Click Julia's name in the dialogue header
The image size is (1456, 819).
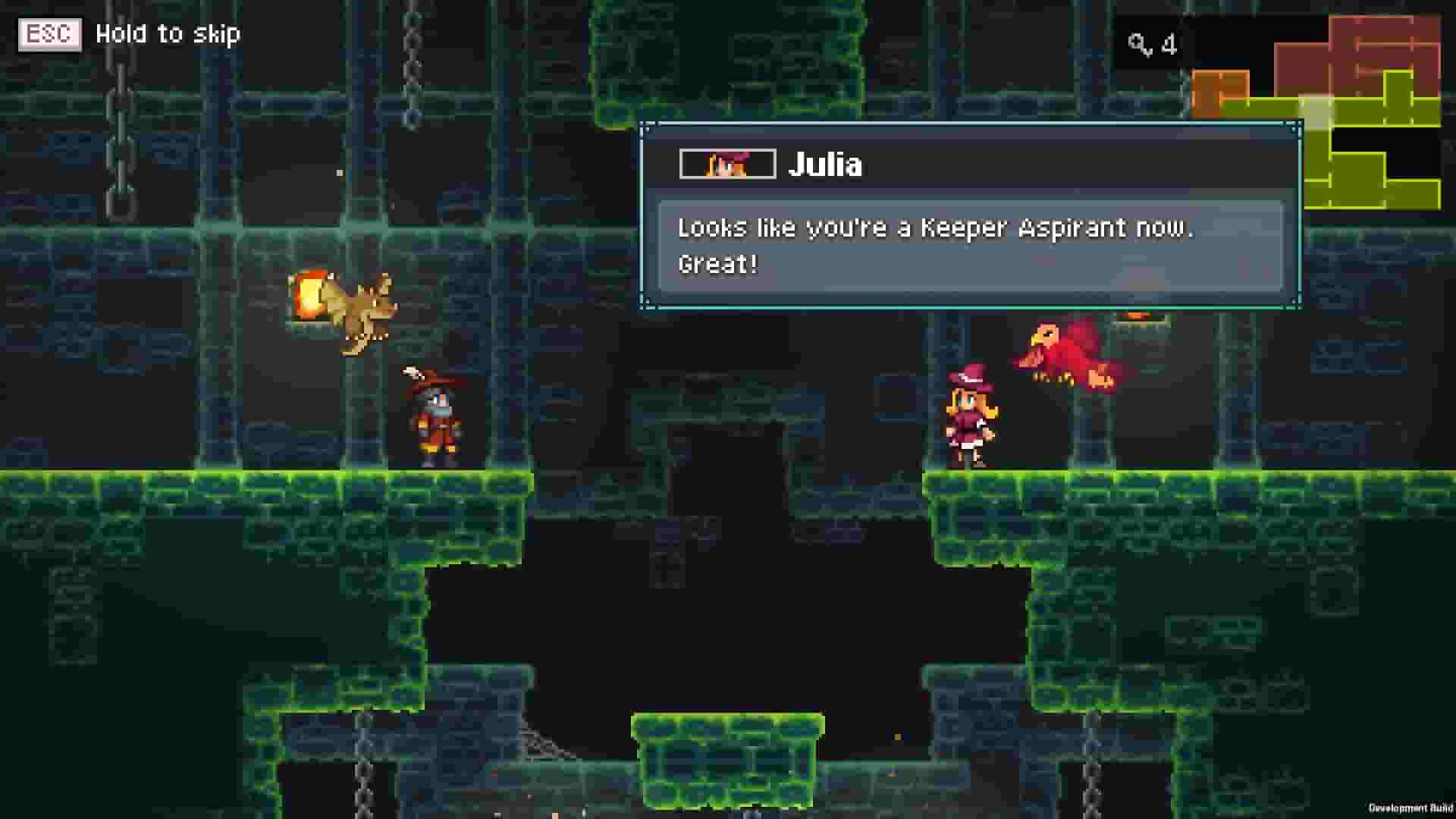click(827, 164)
